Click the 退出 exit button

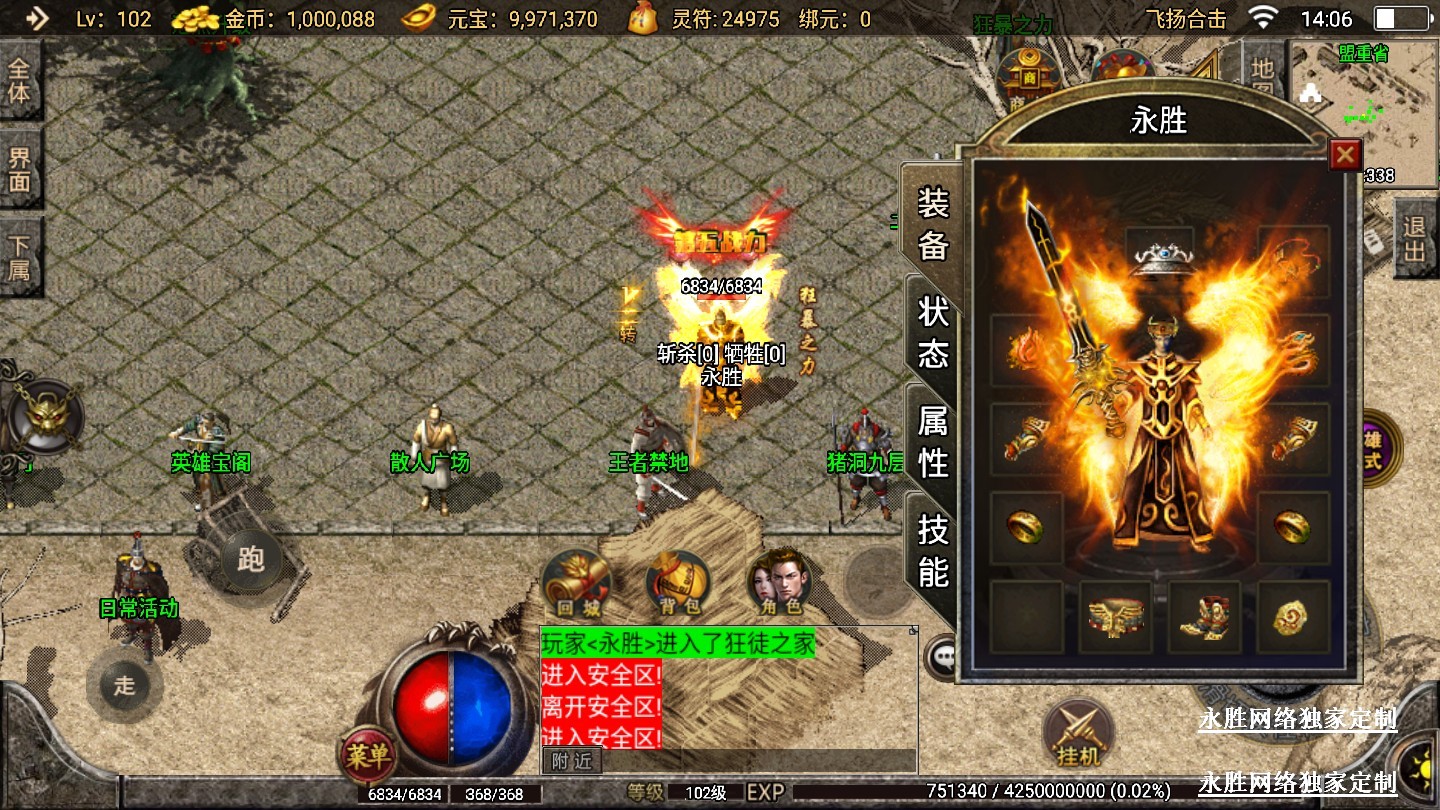click(1415, 238)
